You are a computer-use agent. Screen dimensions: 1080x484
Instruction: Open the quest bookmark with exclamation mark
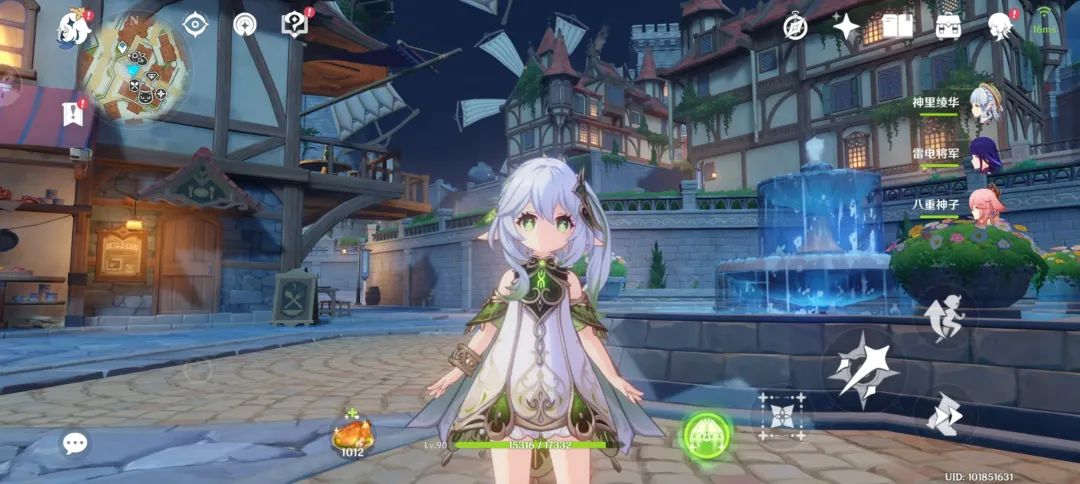(73, 113)
